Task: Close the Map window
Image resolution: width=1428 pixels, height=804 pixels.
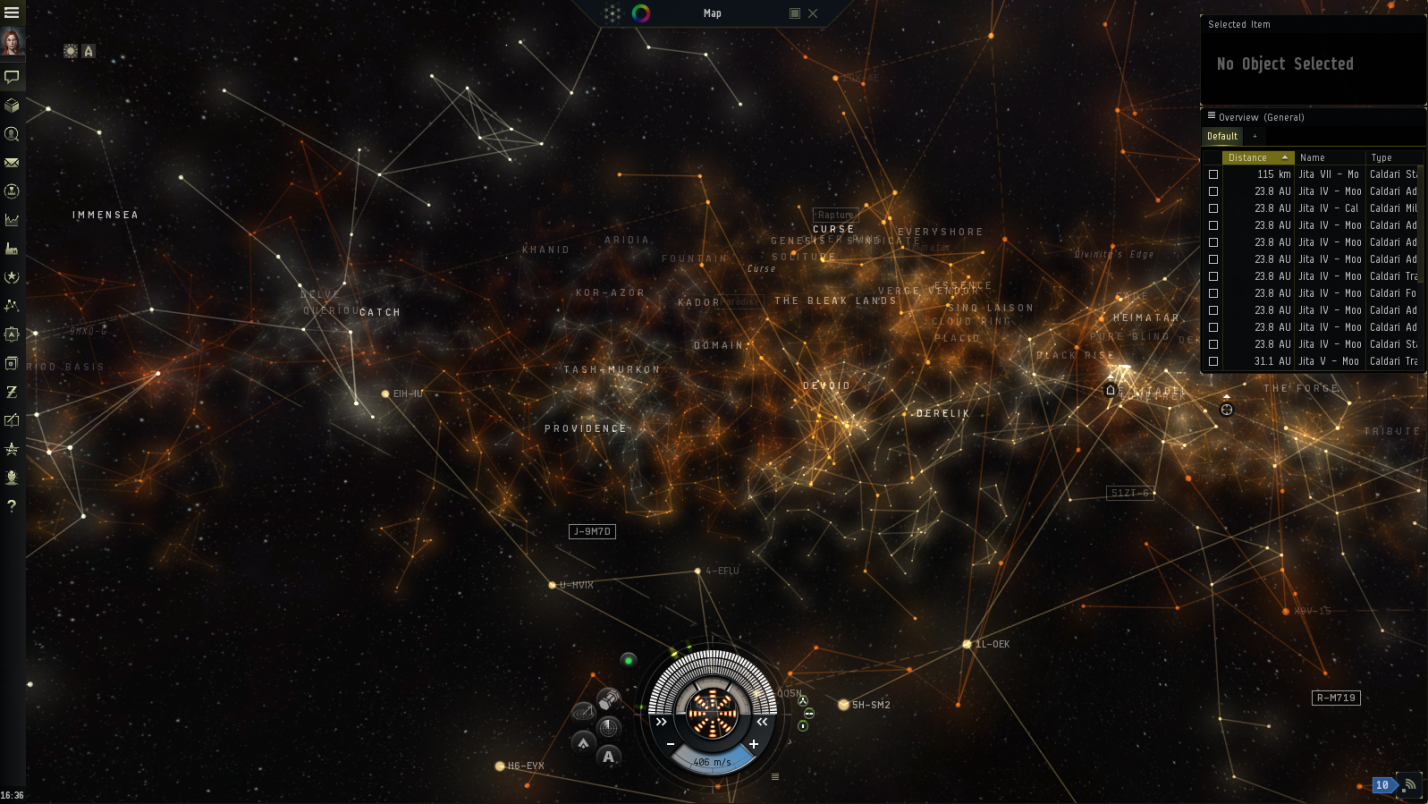Action: click(x=813, y=13)
